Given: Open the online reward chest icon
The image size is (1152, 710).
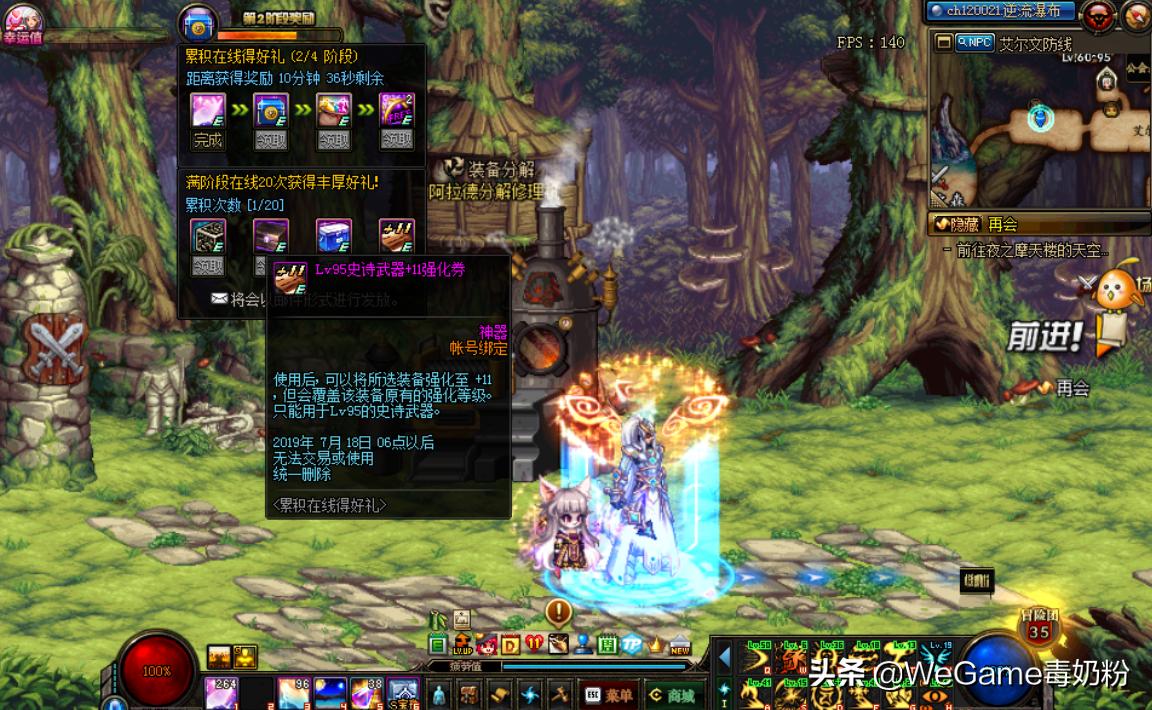Looking at the screenshot, I should pyautogui.click(x=196, y=24).
